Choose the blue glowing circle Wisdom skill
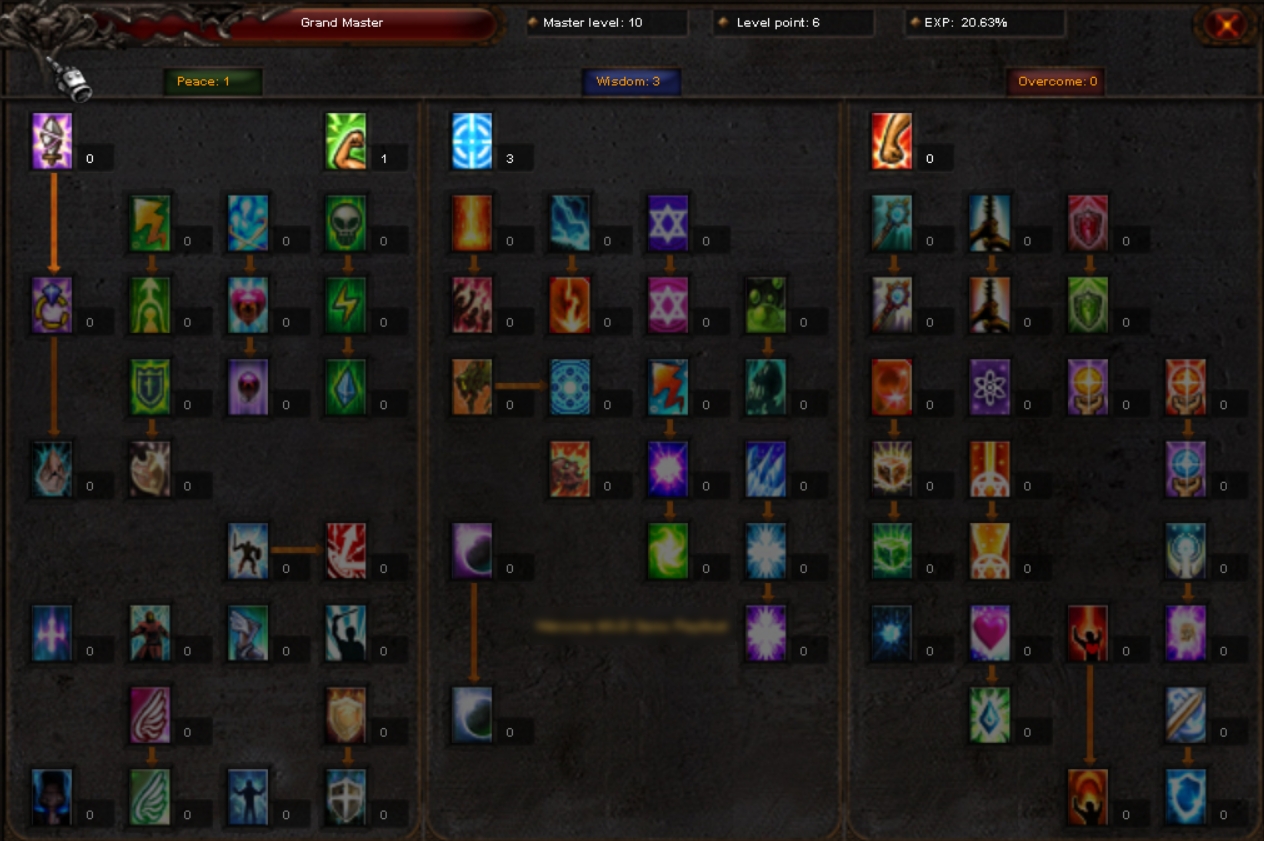The height and width of the screenshot is (841, 1264). 472,141
